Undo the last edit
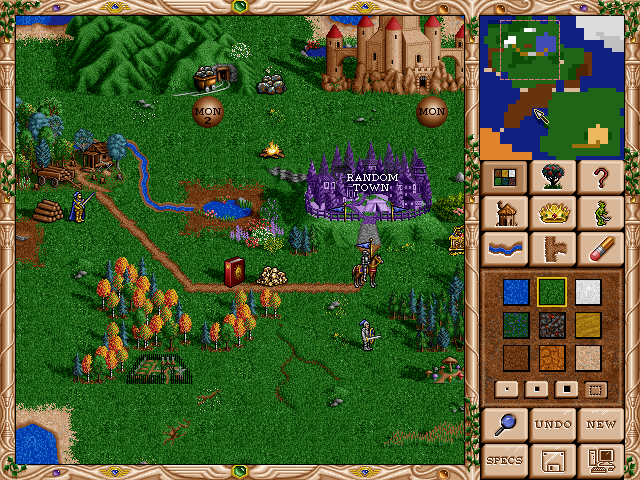Image resolution: width=640 pixels, height=480 pixels. 552,424
